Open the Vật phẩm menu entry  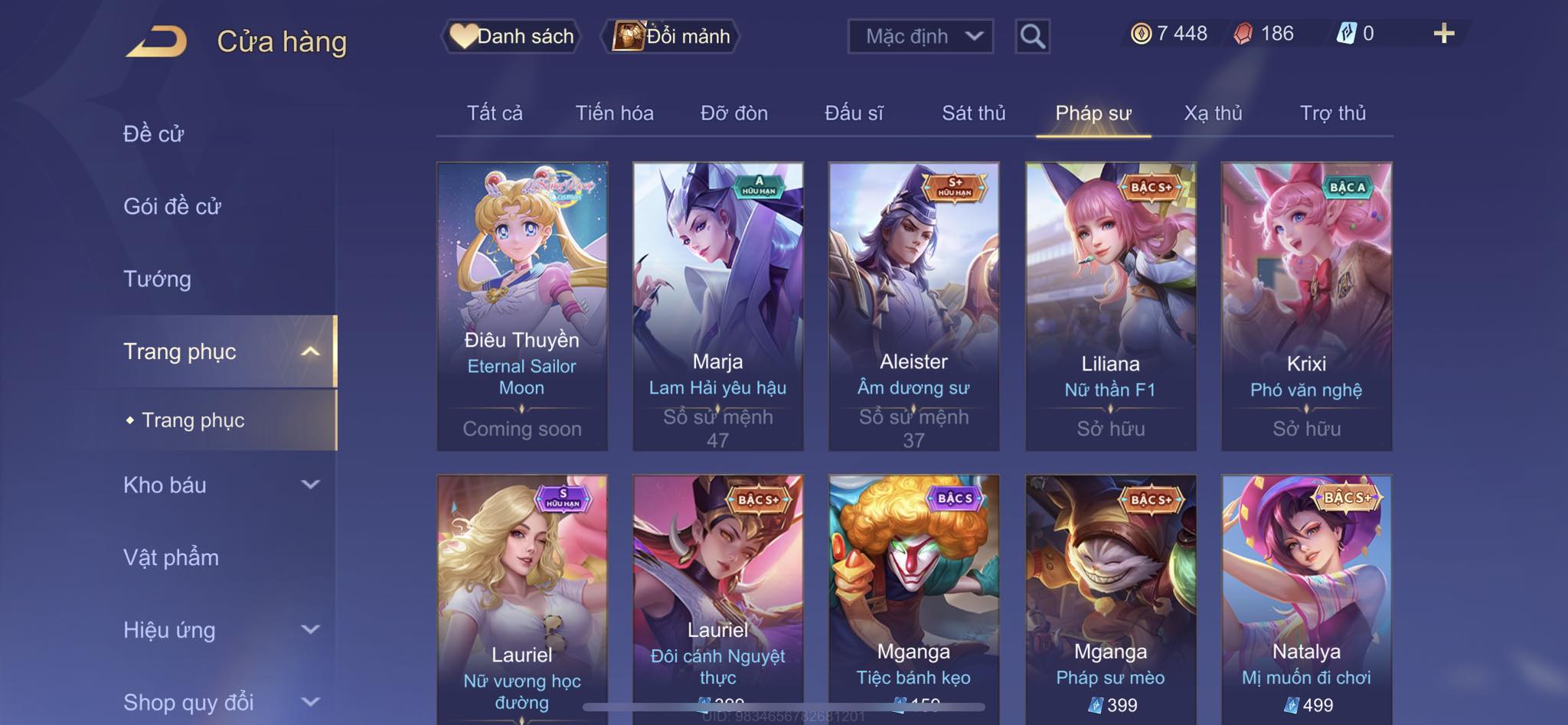point(171,557)
